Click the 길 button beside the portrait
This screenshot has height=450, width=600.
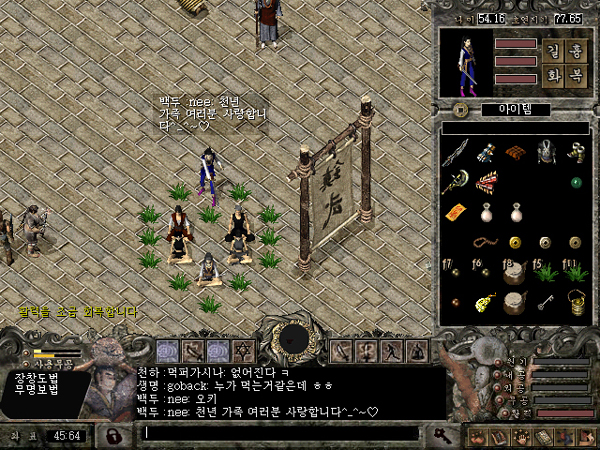553,52
